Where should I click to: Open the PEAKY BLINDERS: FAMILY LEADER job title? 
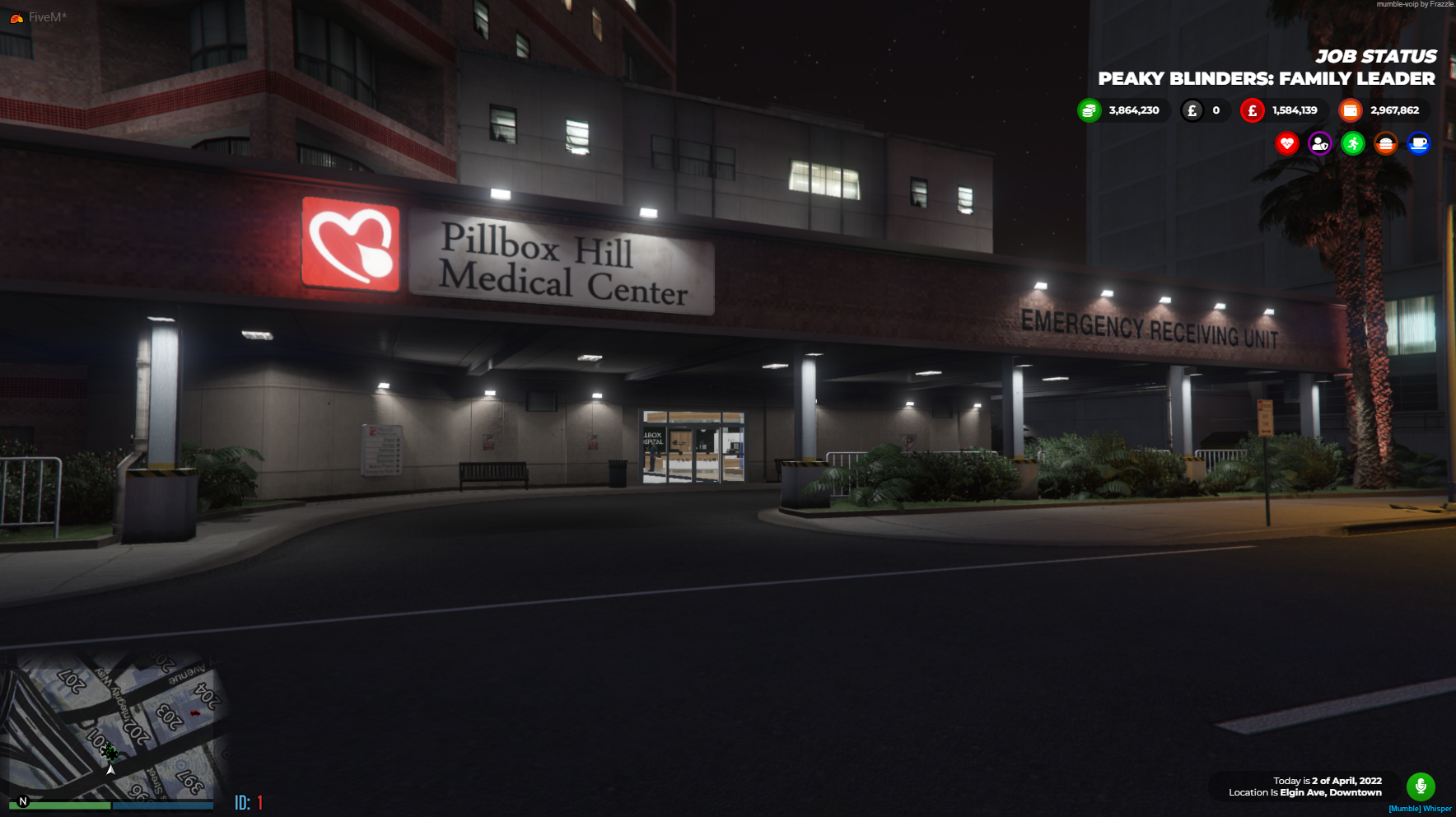1267,79
